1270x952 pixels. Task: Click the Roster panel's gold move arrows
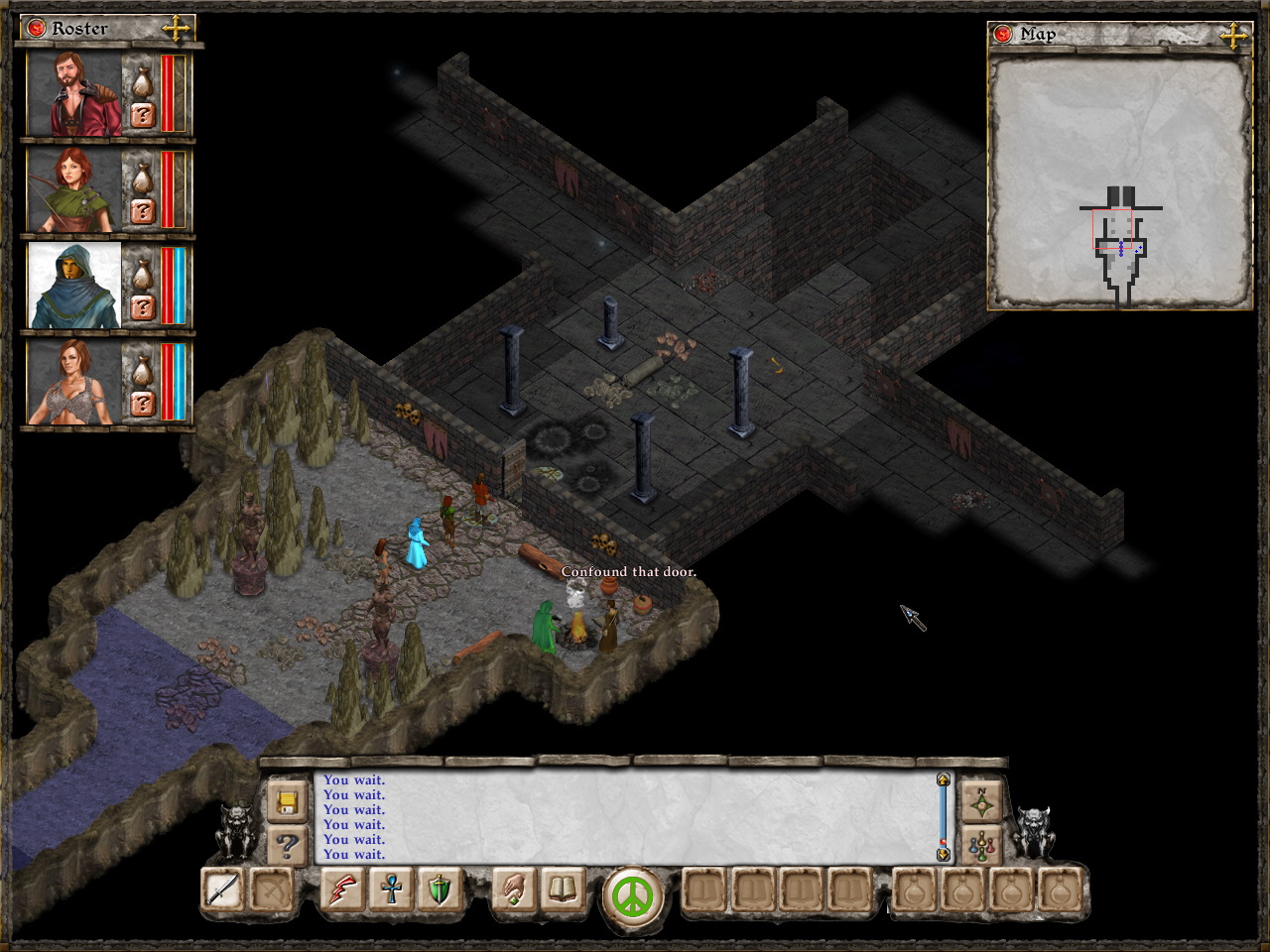pyautogui.click(x=176, y=29)
